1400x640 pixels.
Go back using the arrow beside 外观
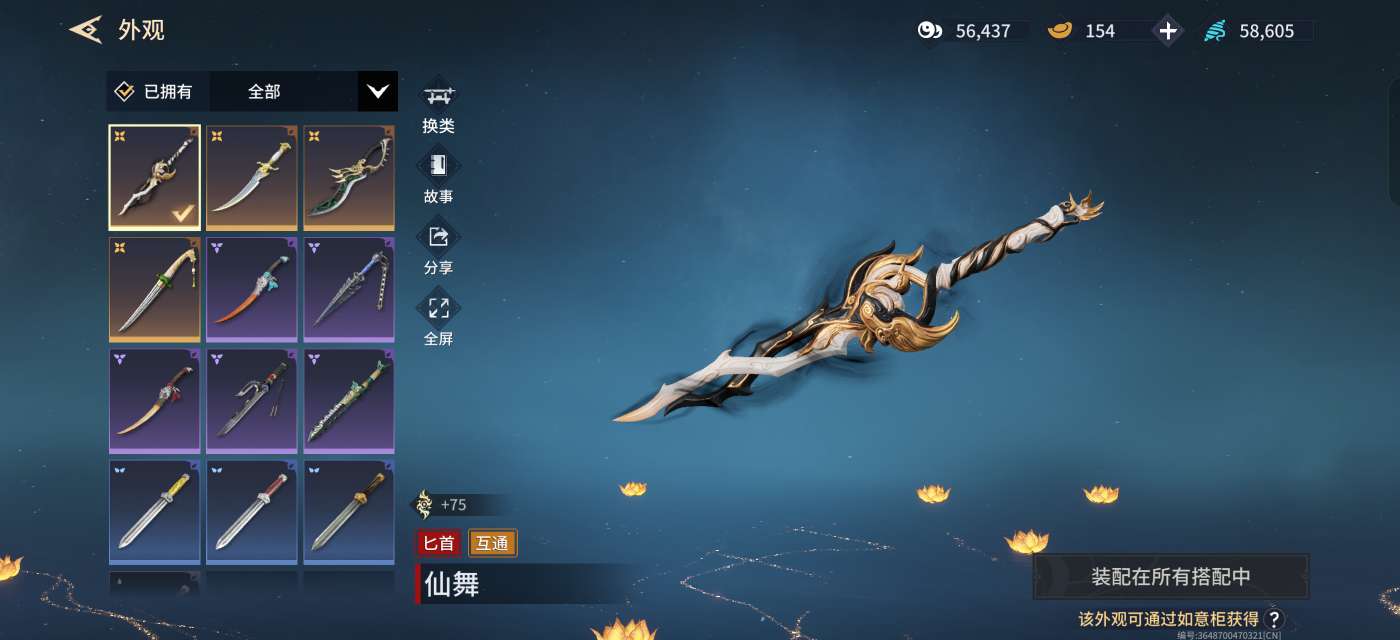click(86, 30)
